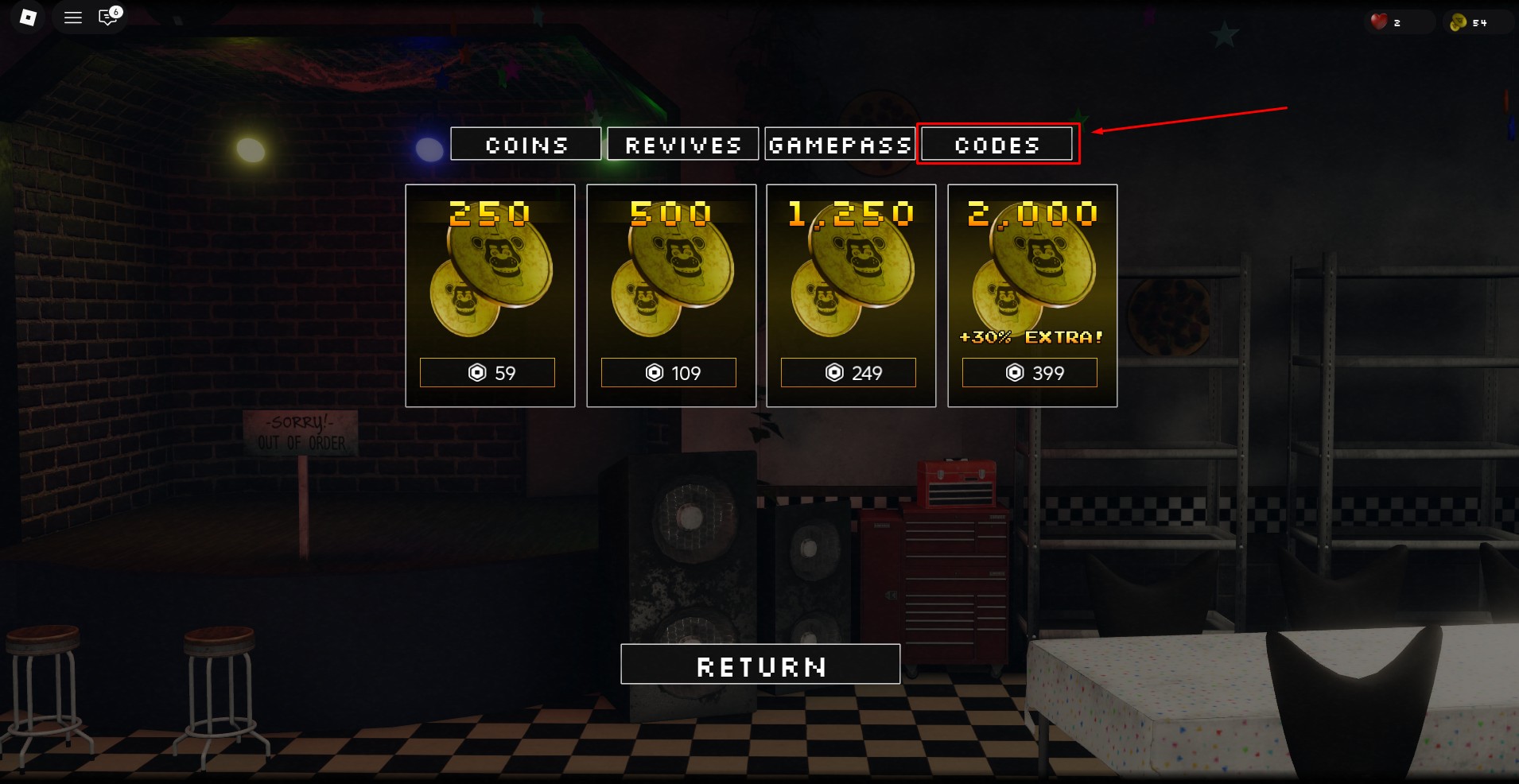This screenshot has height=784, width=1519.
Task: Open the chat notifications icon
Action: (x=107, y=17)
